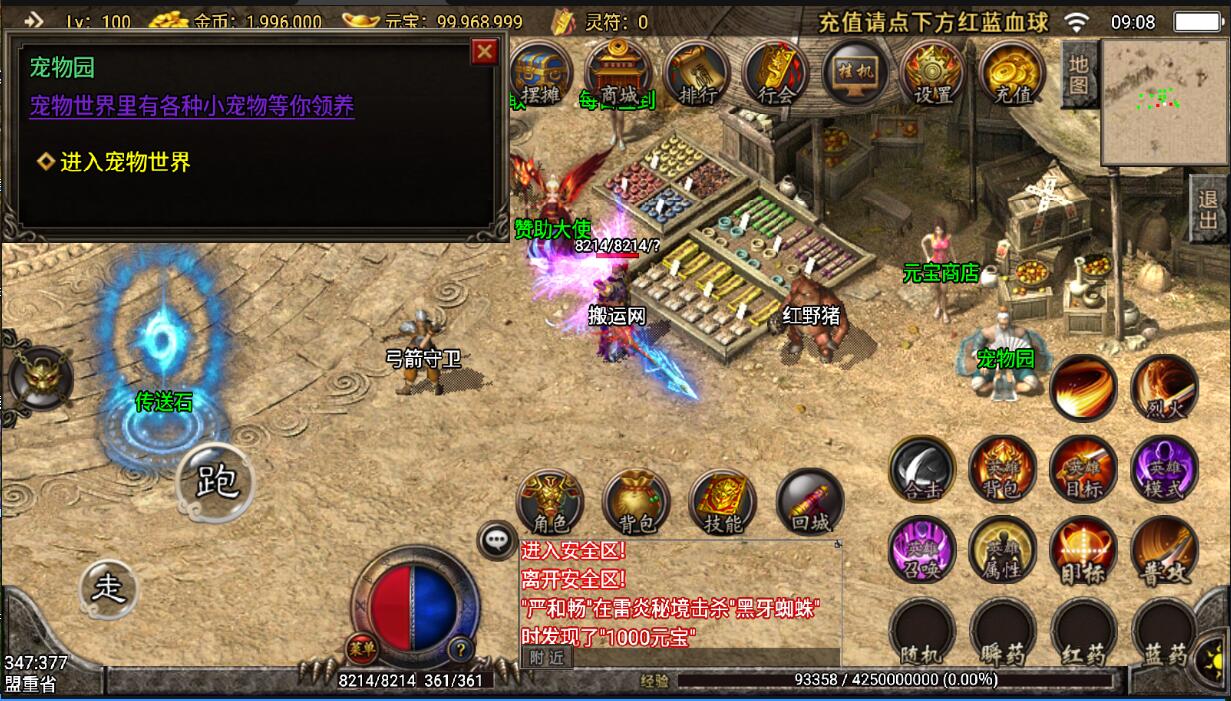Select the 附近 nearby chat tab
The width and height of the screenshot is (1231, 701).
(x=546, y=657)
